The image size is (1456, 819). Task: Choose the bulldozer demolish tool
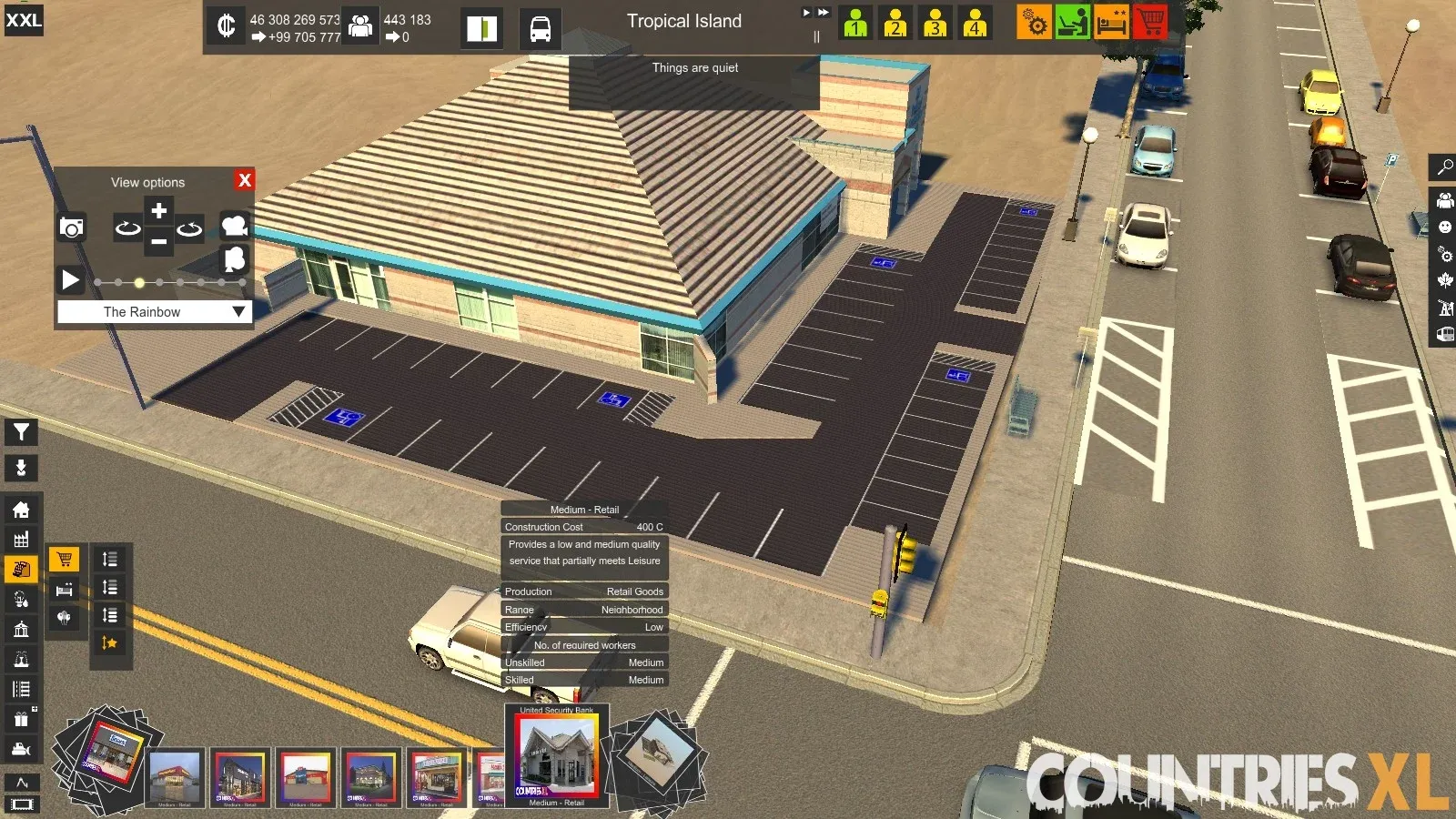21,749
